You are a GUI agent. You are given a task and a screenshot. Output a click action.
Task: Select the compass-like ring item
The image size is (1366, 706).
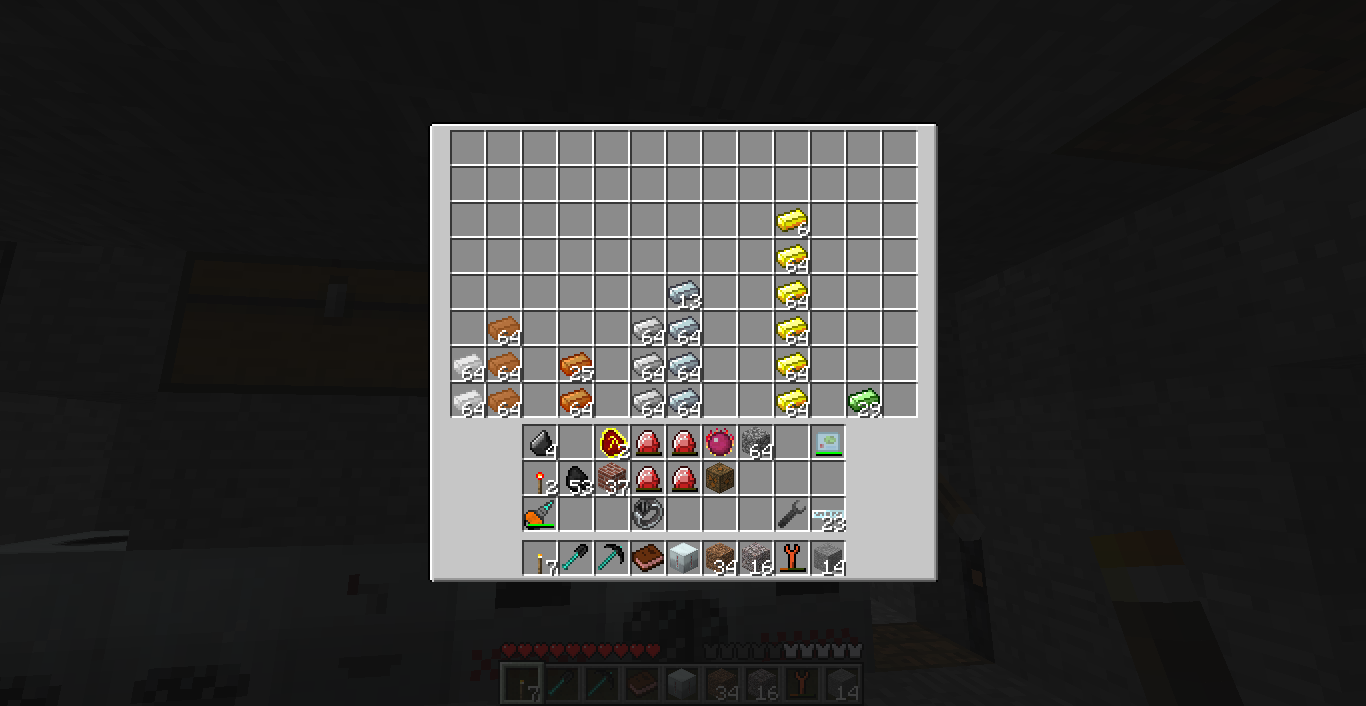coord(647,514)
